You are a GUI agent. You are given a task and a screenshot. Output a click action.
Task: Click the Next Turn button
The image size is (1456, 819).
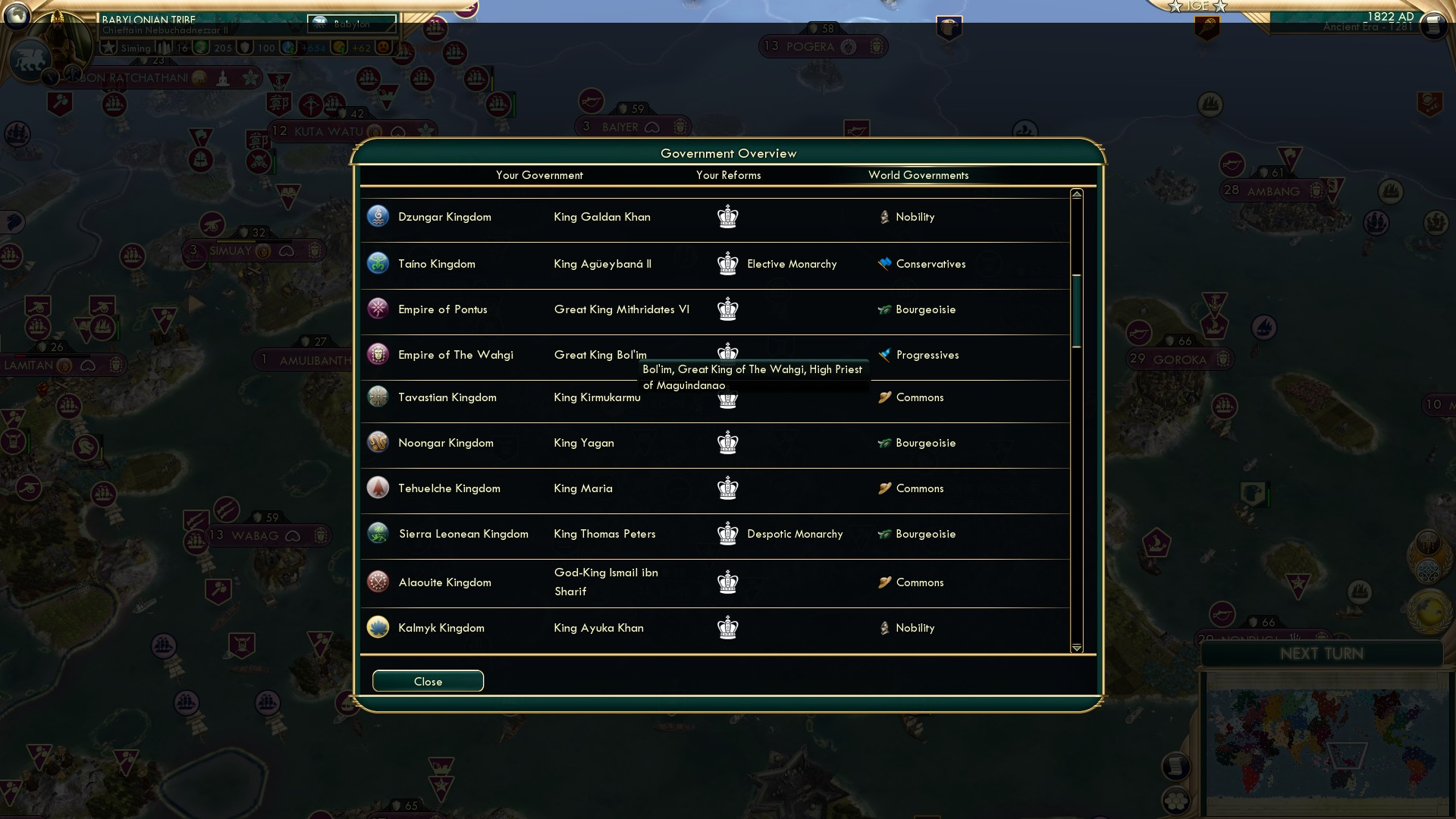[x=1323, y=653]
